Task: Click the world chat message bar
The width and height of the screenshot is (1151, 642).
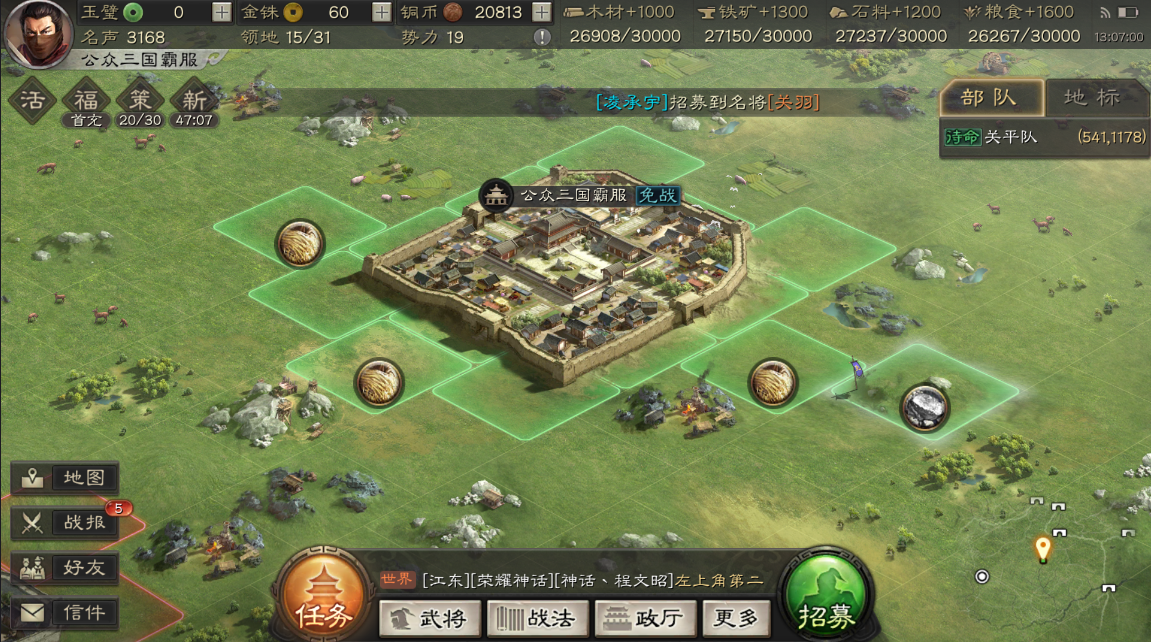Action: point(570,580)
